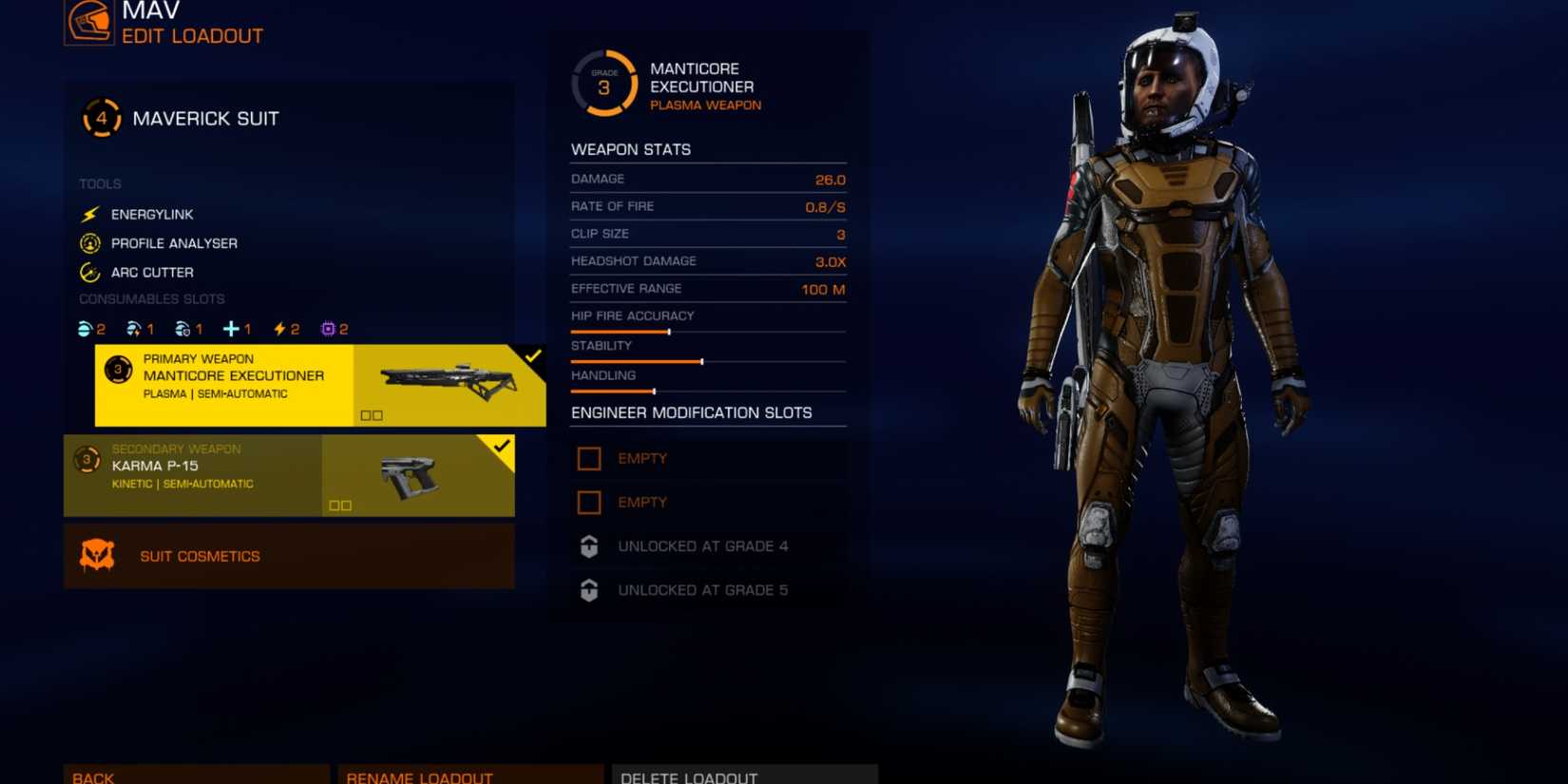Screen dimensions: 1568x784
Task: Select the medkit cross consumable icon
Action: (231, 329)
